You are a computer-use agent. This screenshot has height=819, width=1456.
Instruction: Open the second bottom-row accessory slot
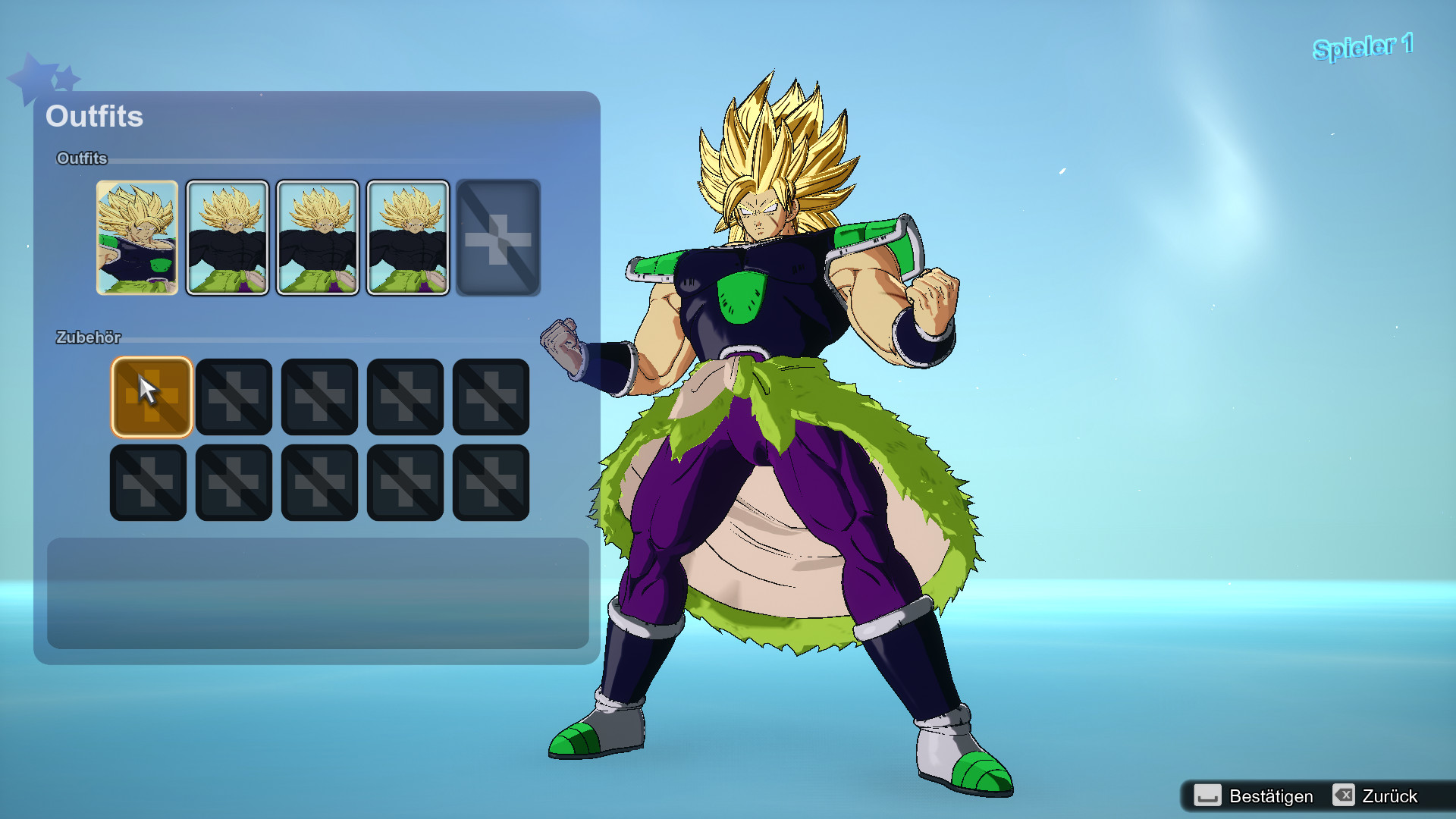234,482
